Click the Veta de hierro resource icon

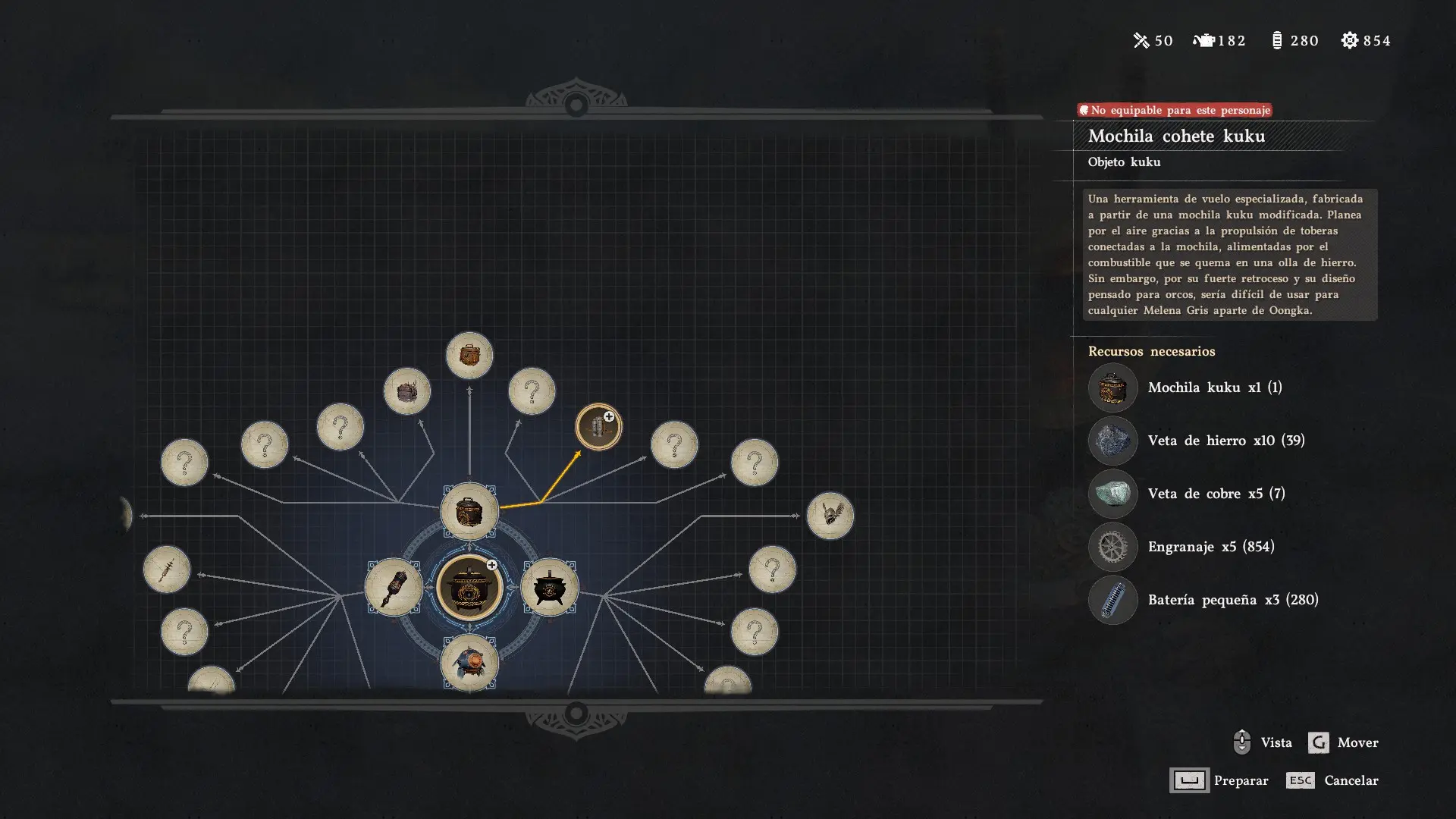[1112, 441]
